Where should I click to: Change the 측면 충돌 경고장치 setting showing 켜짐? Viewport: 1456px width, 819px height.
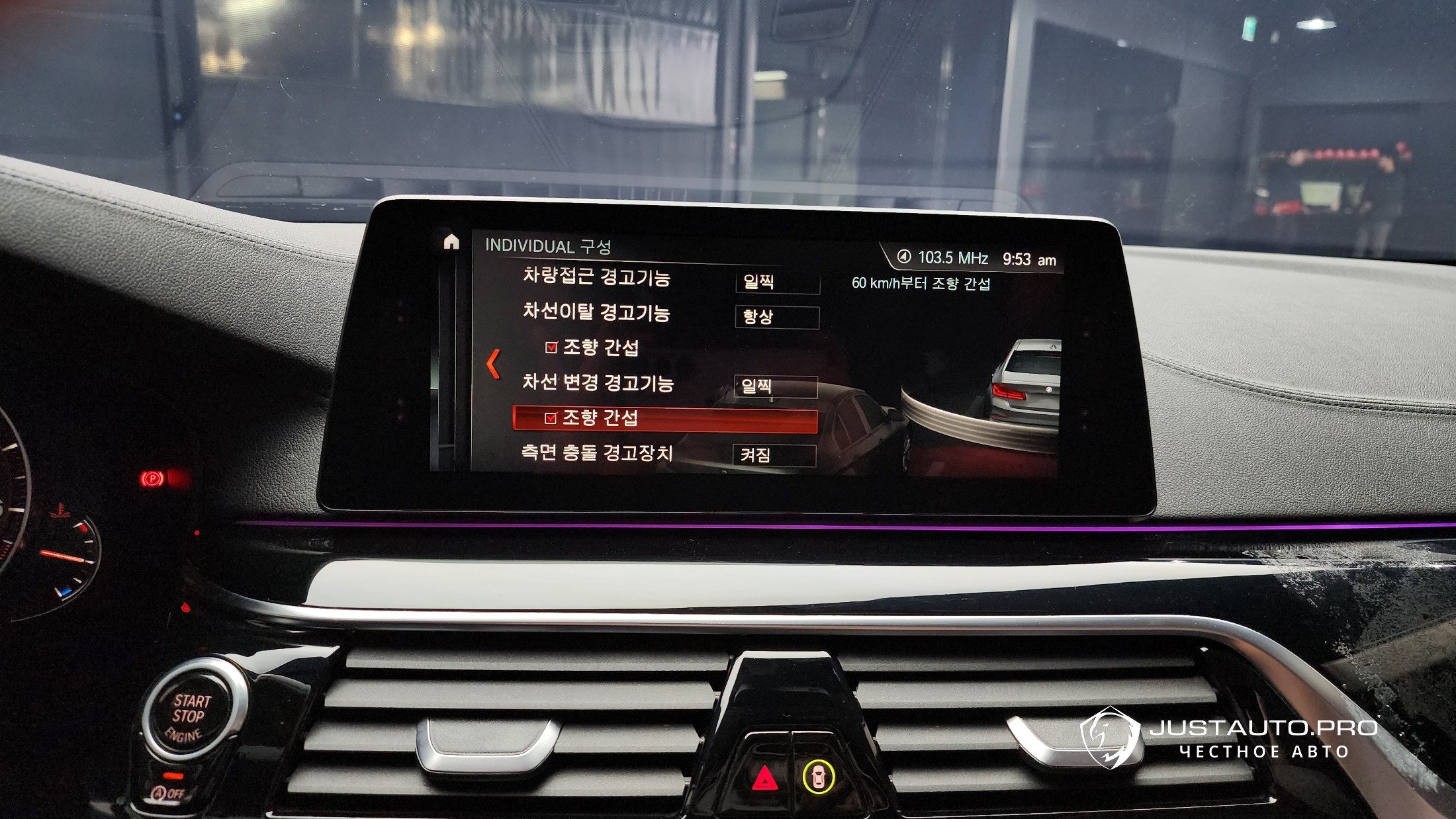(774, 455)
